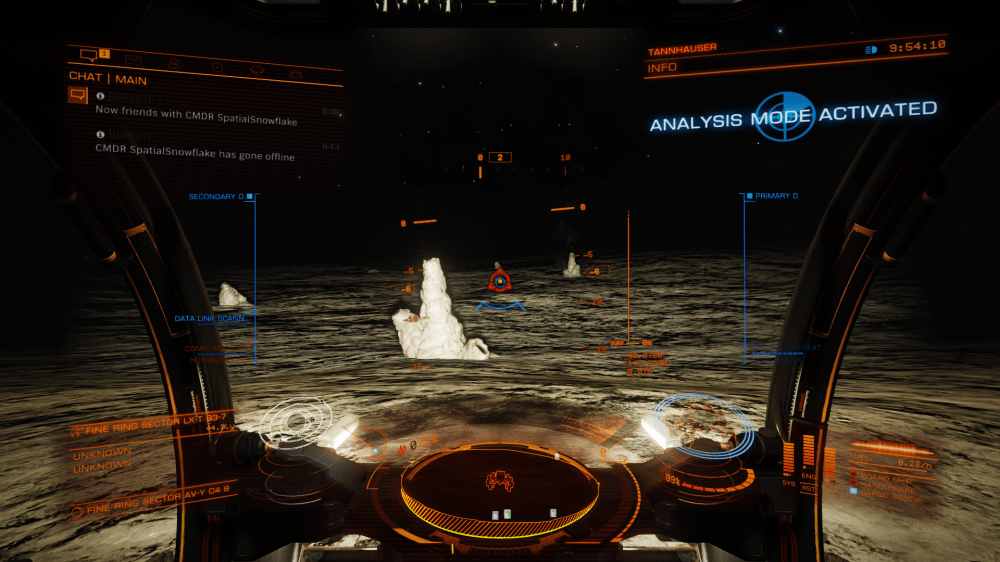Open the chat tab with speech bubble icon
Screen dimensions: 1000x562
(x=90, y=54)
